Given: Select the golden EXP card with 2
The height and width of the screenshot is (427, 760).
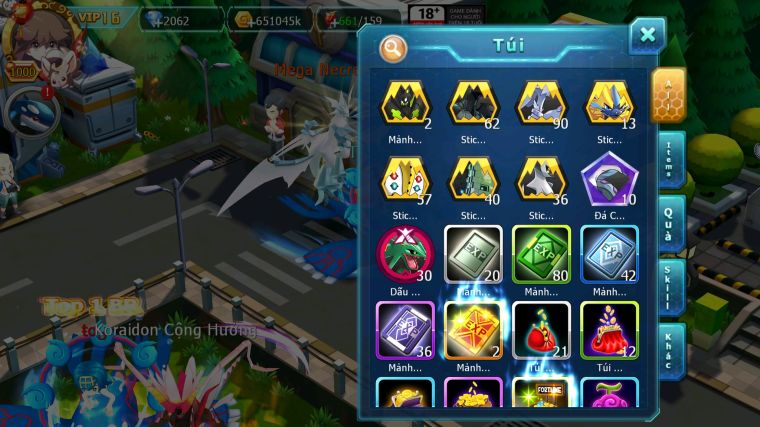Looking at the screenshot, I should pos(473,330).
